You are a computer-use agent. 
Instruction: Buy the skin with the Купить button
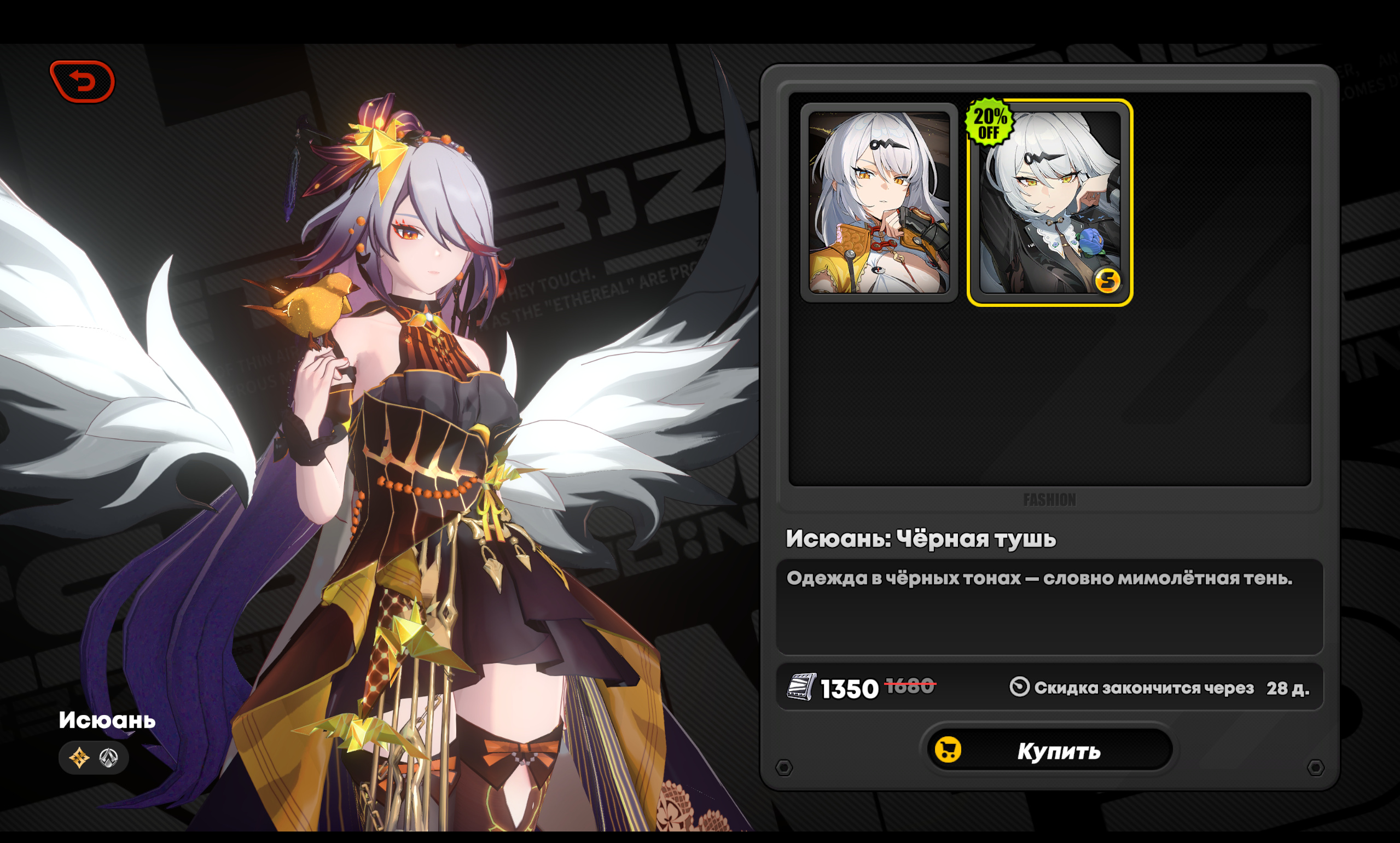(x=1049, y=751)
